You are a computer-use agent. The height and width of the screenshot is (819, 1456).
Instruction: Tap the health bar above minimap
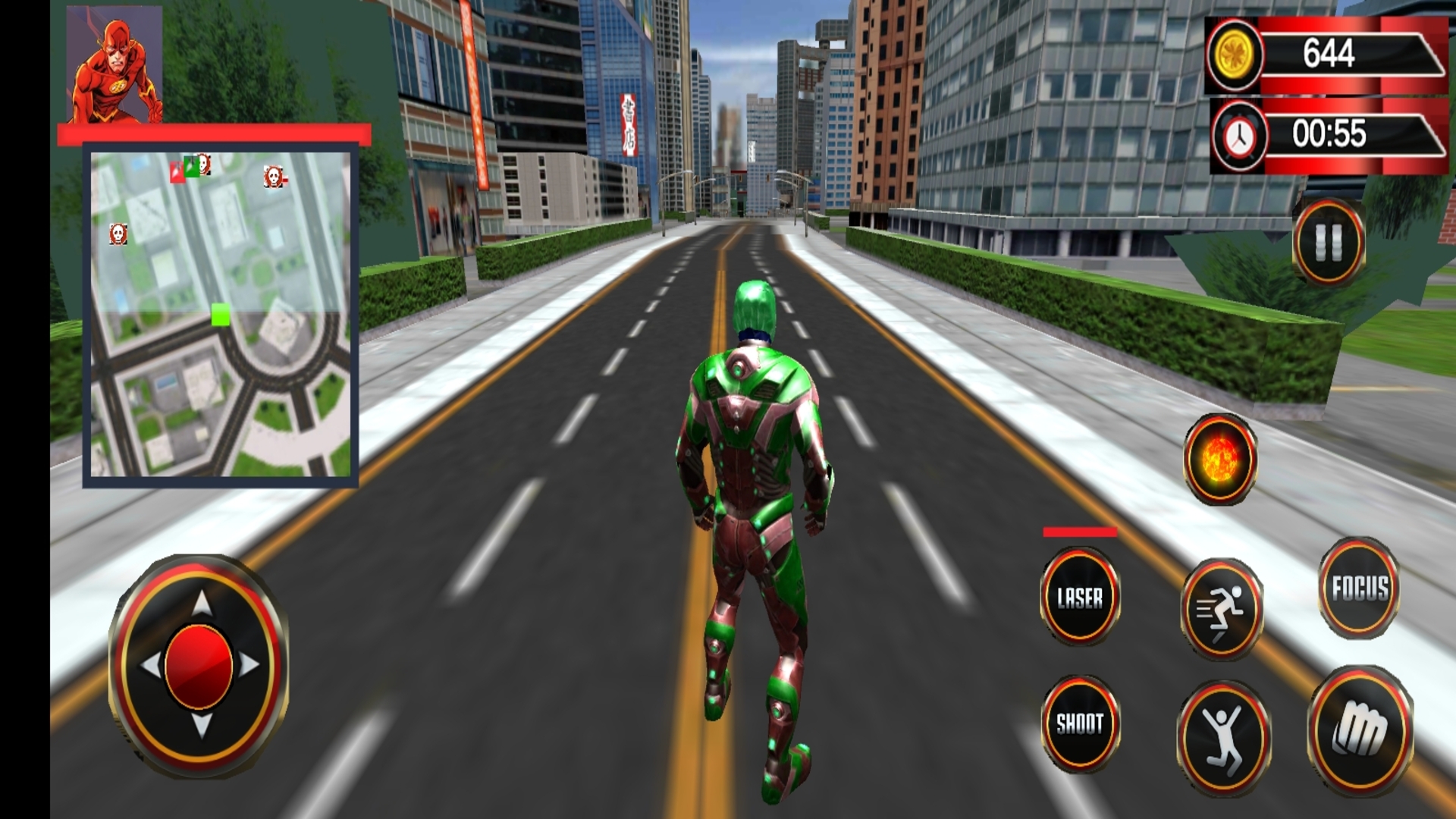216,134
